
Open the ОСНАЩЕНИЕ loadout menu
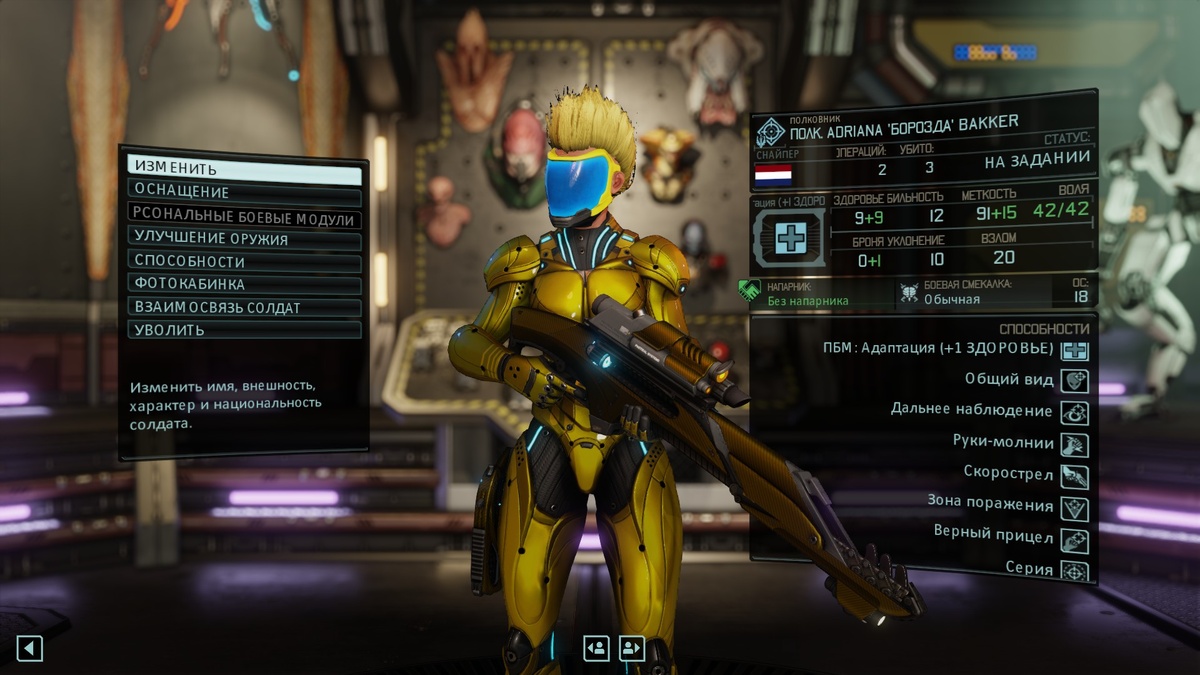click(x=244, y=192)
